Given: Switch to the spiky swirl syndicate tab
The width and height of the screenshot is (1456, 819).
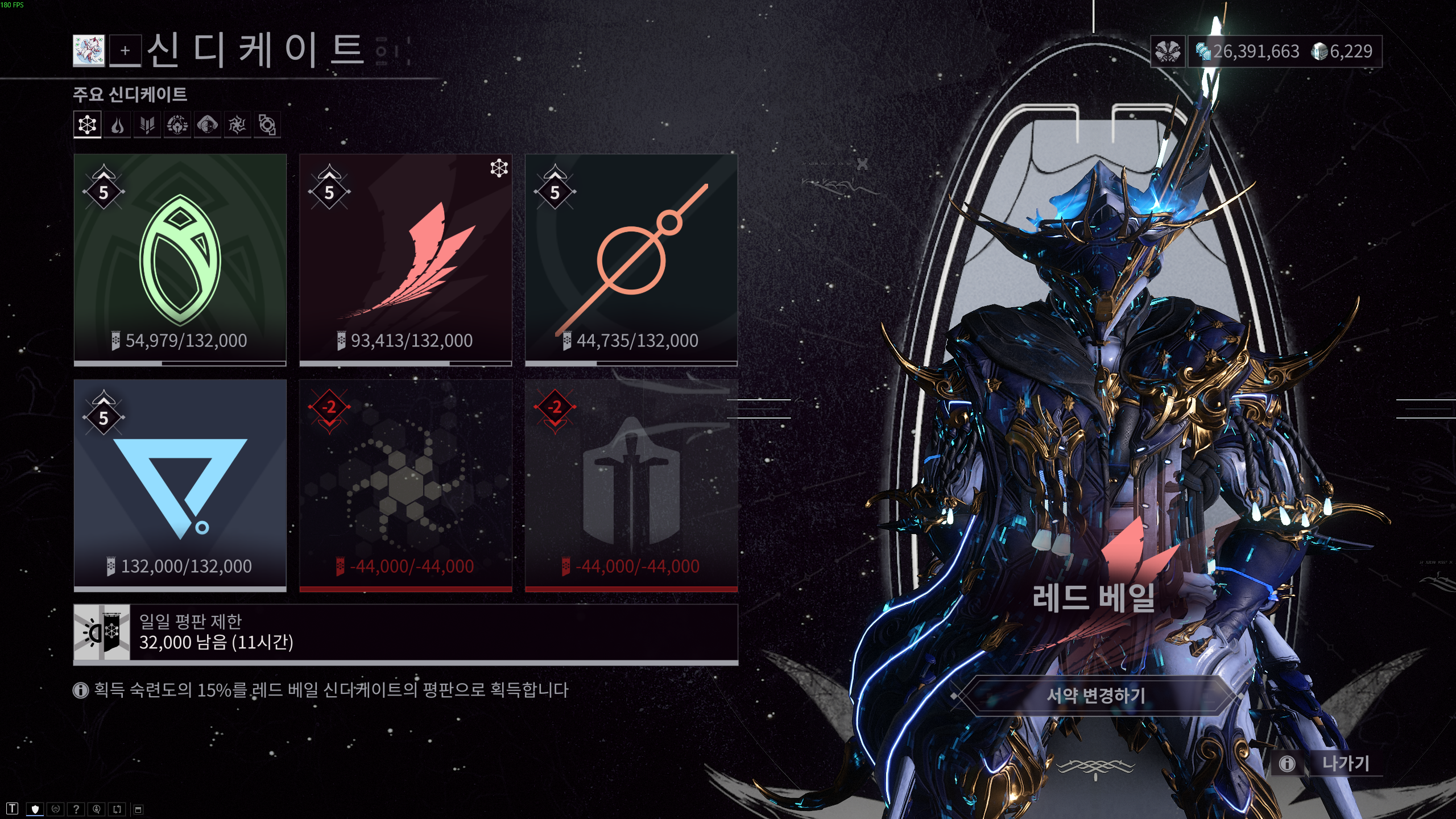Looking at the screenshot, I should click(x=237, y=125).
